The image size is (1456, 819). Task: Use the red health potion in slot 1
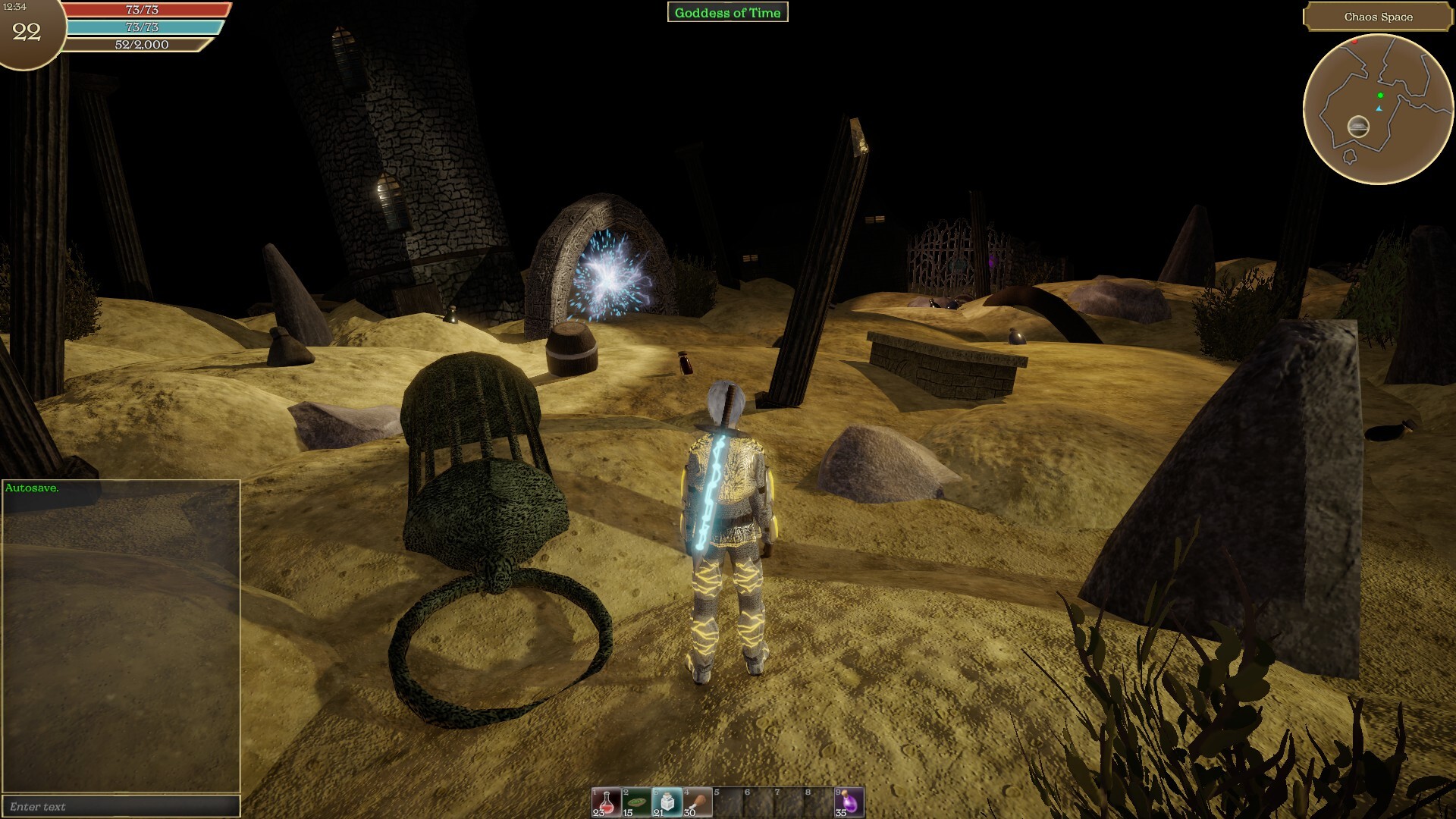[x=606, y=802]
